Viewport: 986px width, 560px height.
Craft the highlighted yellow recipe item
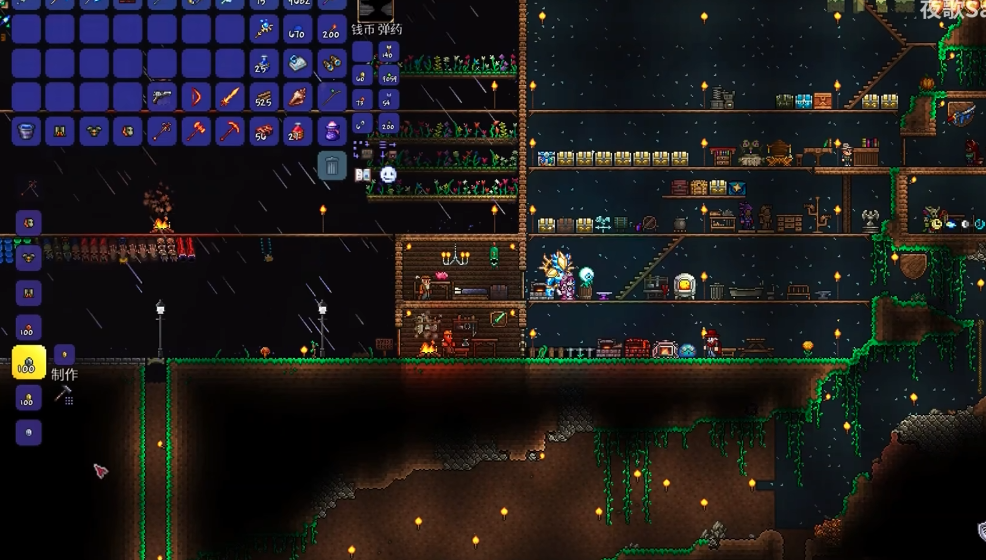28,363
